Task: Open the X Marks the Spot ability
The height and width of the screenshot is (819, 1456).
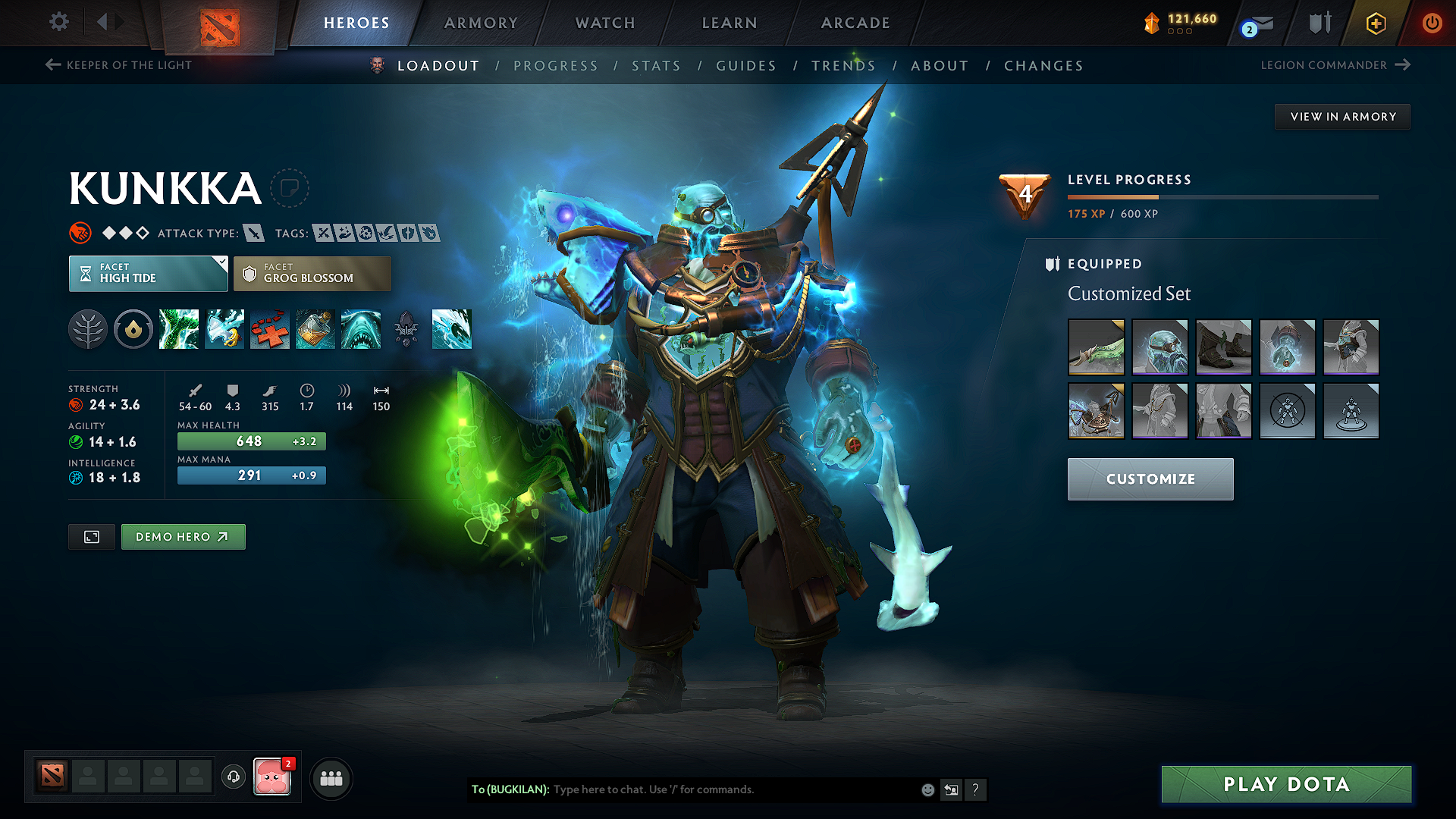Action: pos(270,329)
